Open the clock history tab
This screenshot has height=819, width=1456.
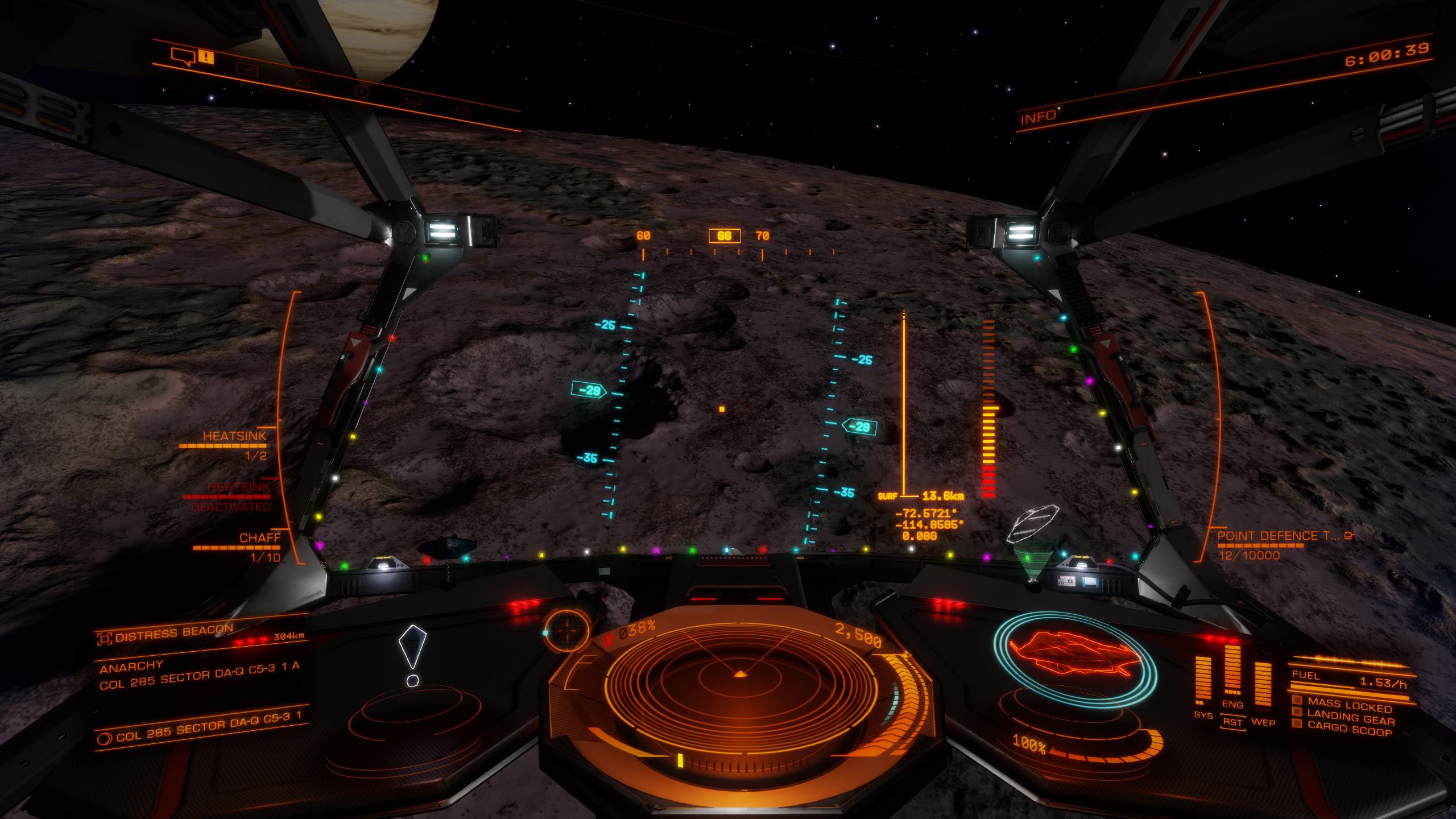362,91
